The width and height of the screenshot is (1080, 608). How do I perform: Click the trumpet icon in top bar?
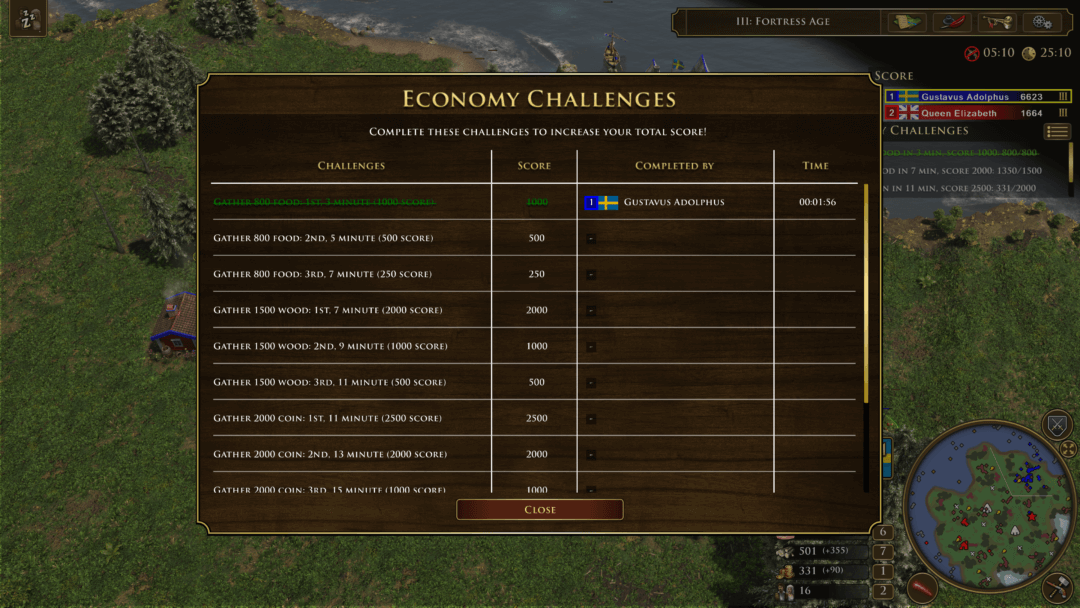click(x=996, y=22)
